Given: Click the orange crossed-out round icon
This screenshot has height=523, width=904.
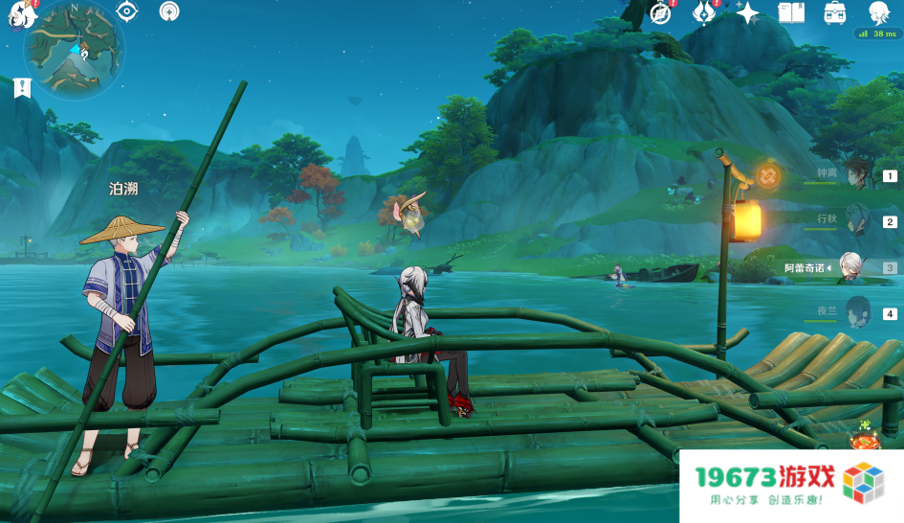Looking at the screenshot, I should point(768,177).
